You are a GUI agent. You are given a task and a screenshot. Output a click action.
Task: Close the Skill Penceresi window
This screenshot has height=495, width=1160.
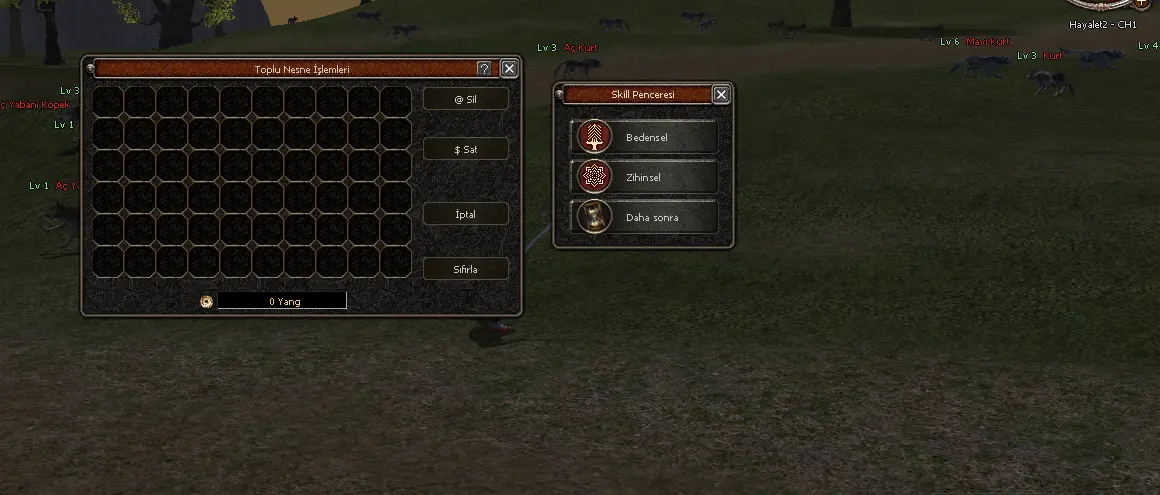[x=721, y=95]
